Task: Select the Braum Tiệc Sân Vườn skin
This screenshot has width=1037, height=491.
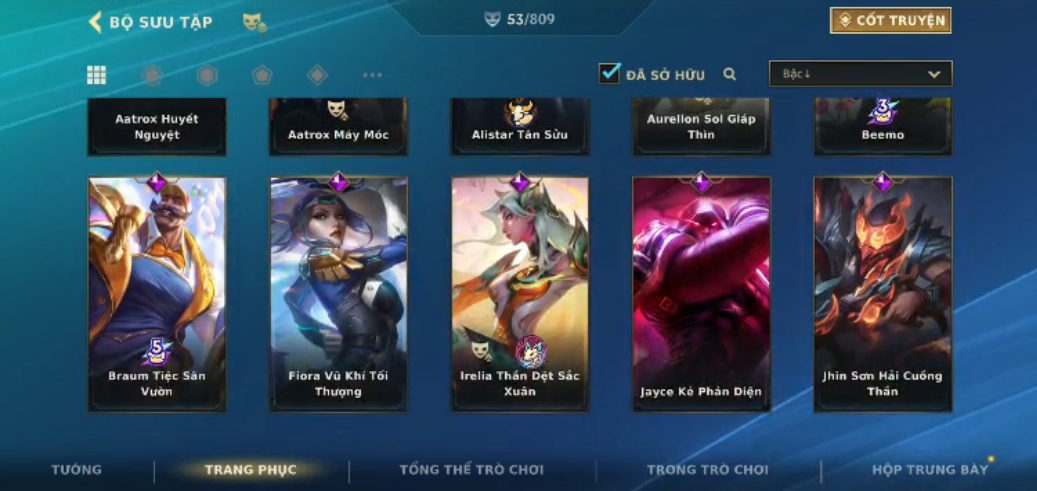Action: [157, 294]
